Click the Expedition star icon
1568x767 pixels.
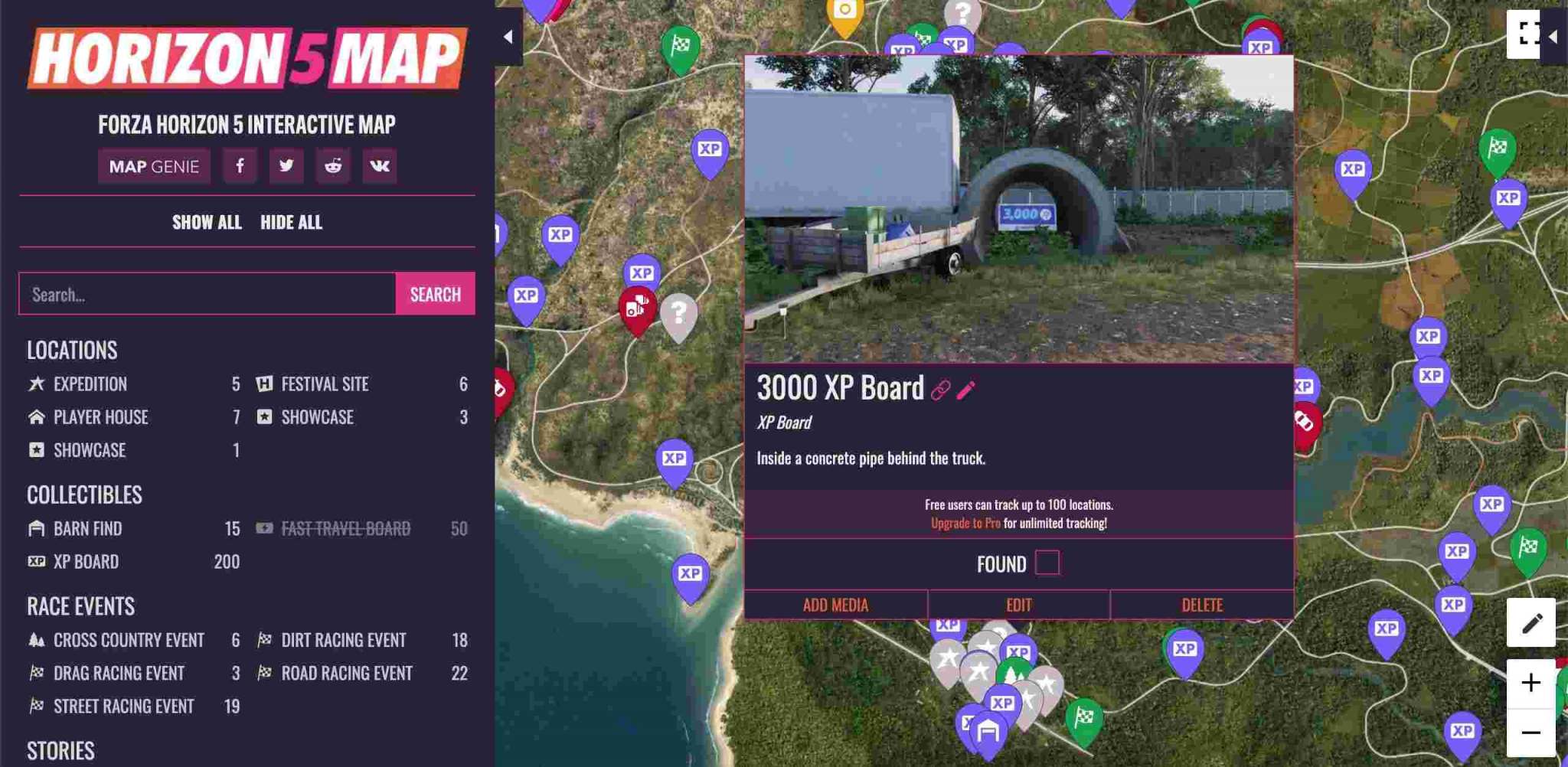point(35,383)
